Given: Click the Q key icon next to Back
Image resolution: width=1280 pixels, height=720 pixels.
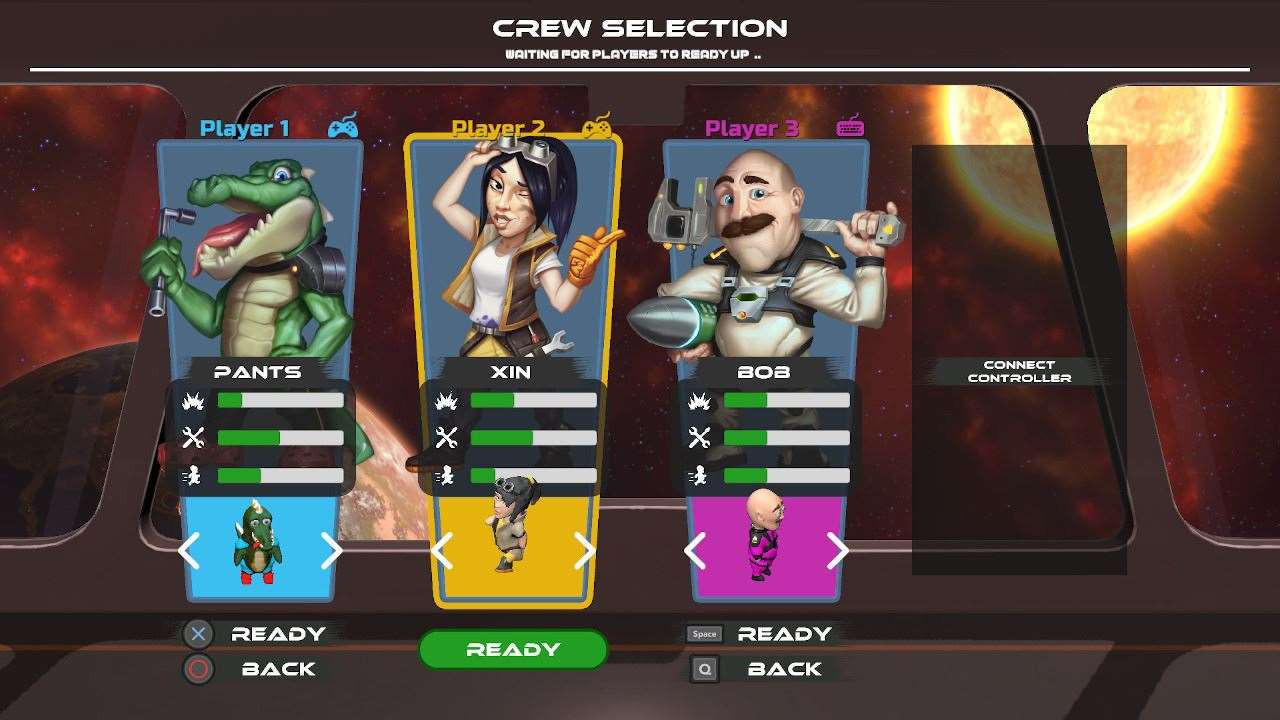Looking at the screenshot, I should coord(704,668).
